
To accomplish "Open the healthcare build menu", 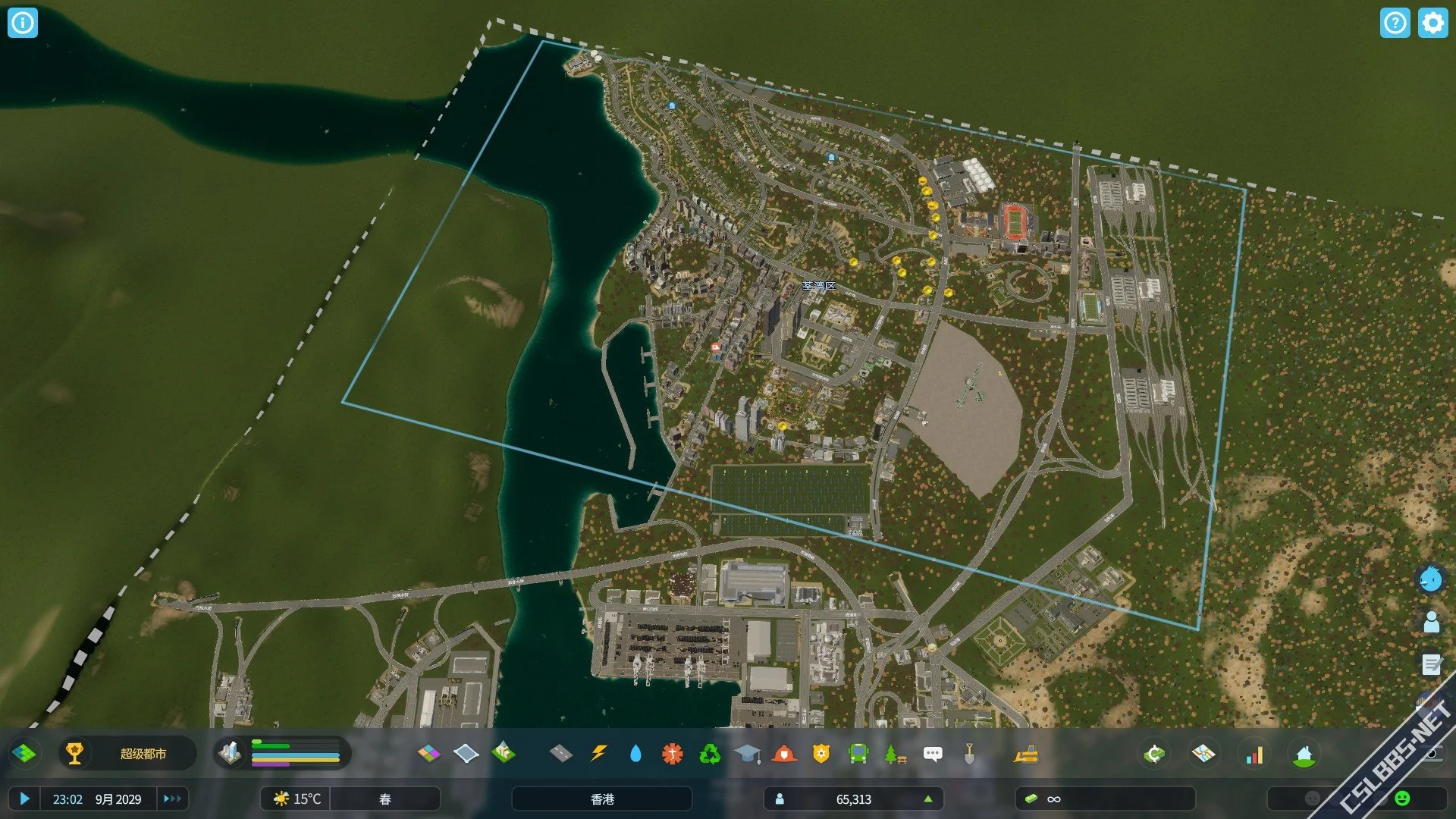I will pos(673,753).
